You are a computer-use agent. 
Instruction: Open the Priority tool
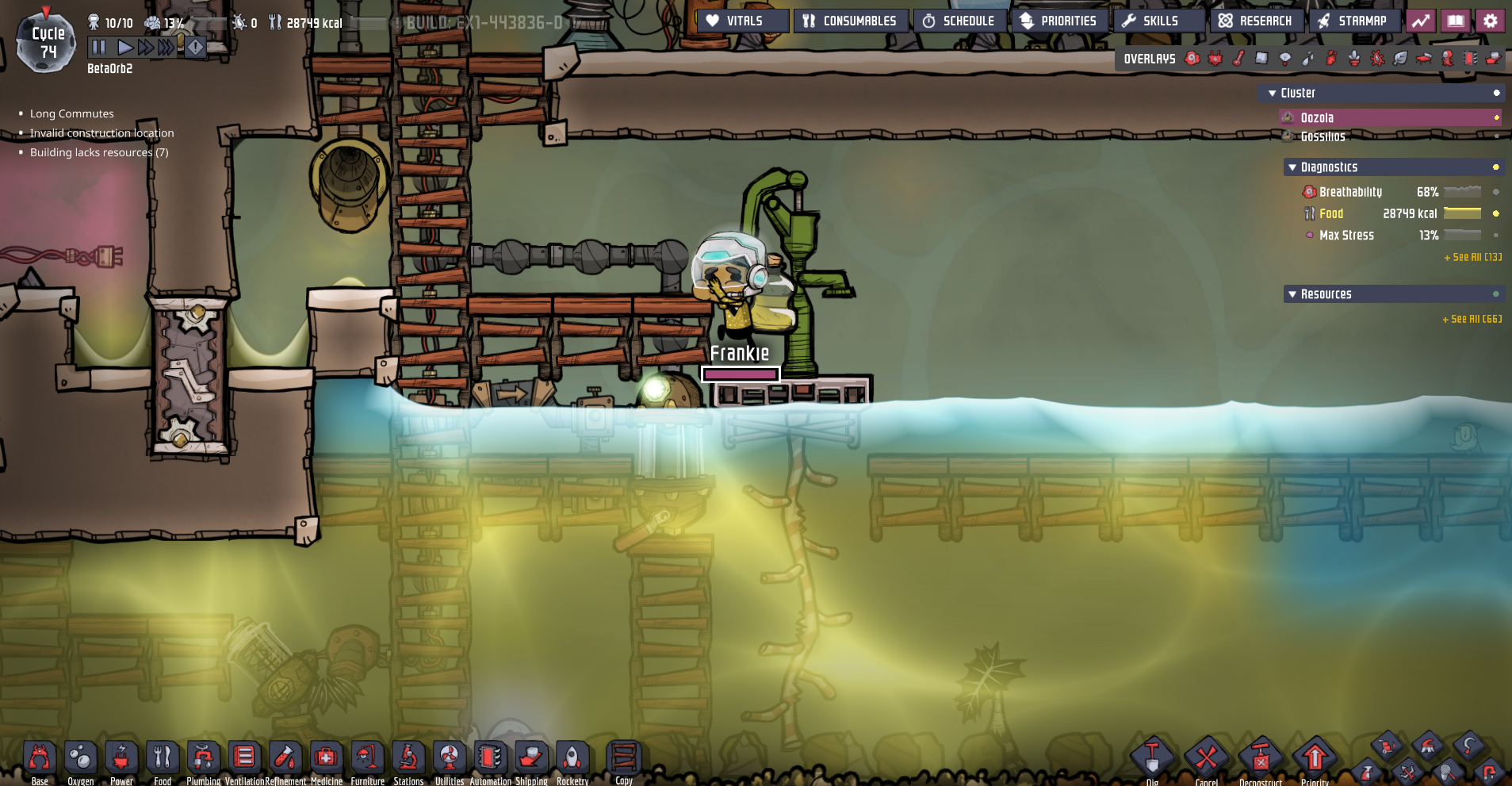coord(1315,757)
